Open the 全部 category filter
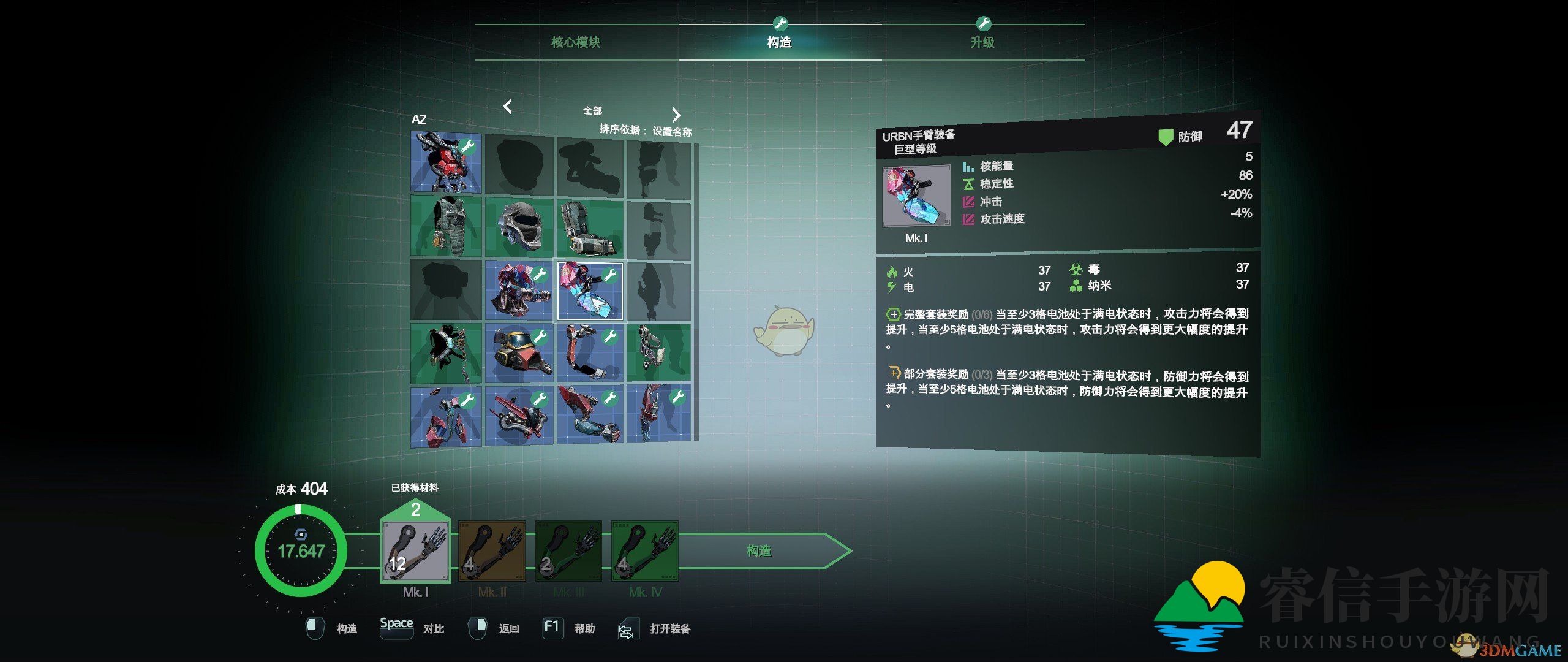Viewport: 1568px width, 662px height. pos(592,111)
